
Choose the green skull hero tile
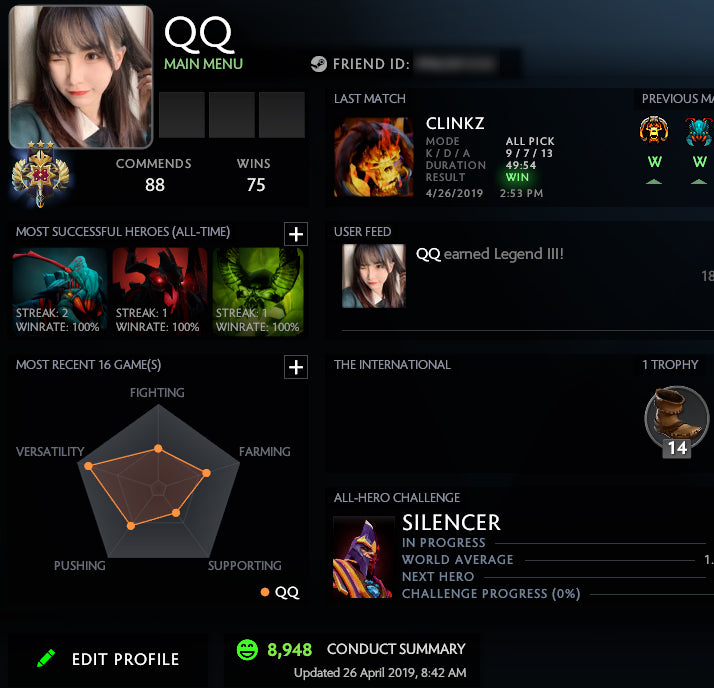click(259, 292)
